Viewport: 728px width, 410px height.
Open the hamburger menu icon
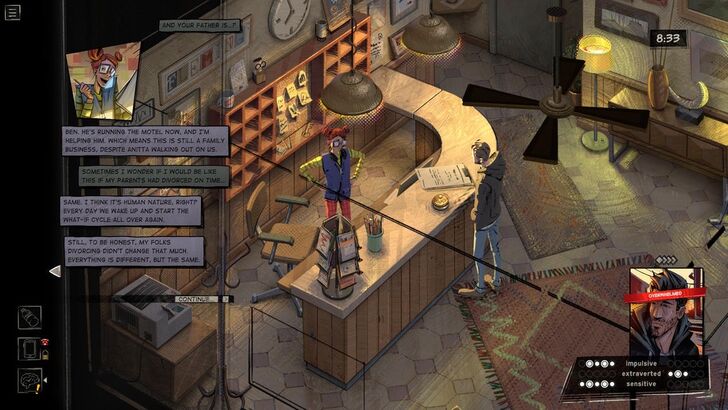coord(12,12)
